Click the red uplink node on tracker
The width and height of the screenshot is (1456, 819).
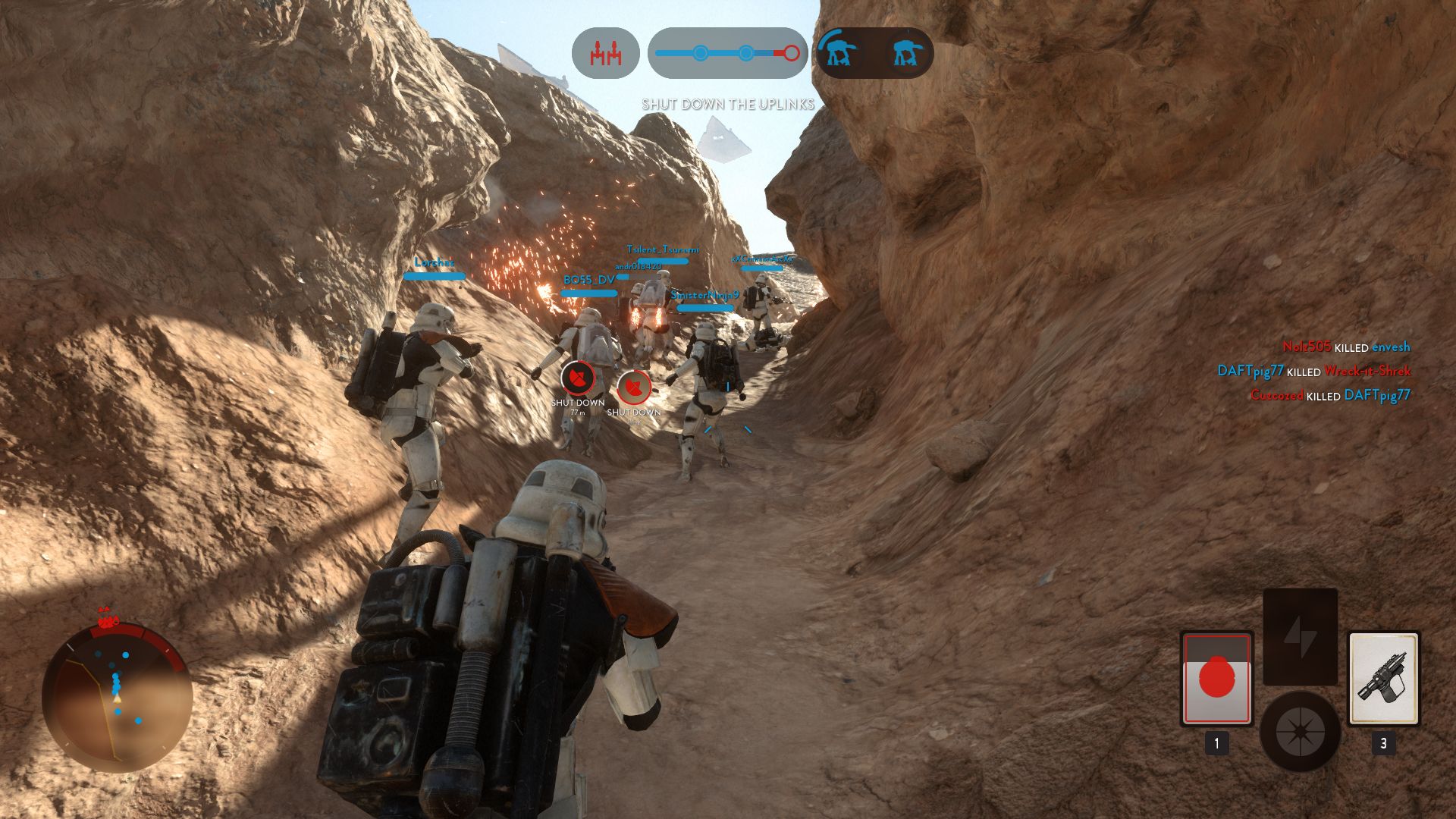click(791, 53)
